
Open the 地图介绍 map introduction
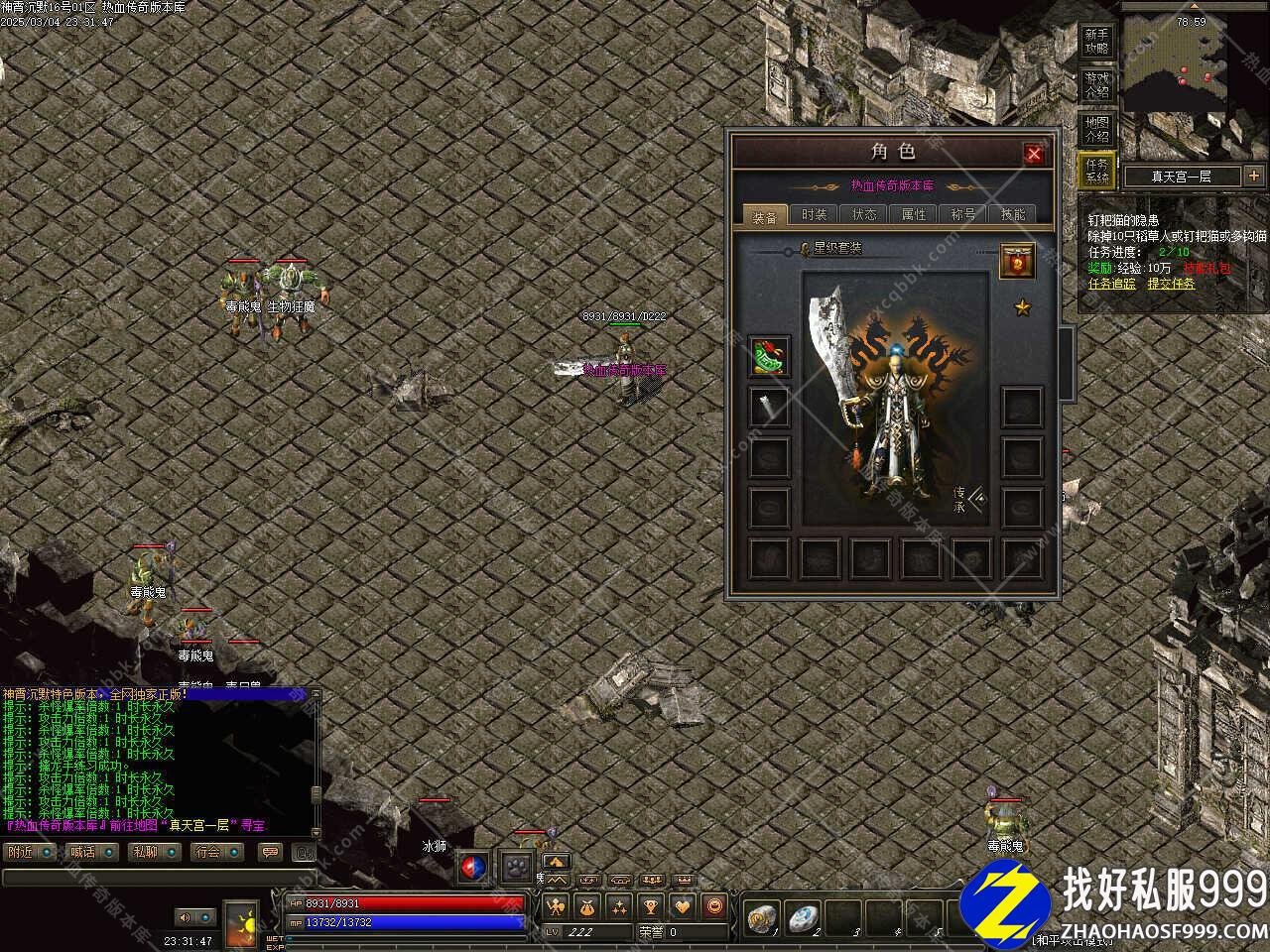tap(1096, 129)
